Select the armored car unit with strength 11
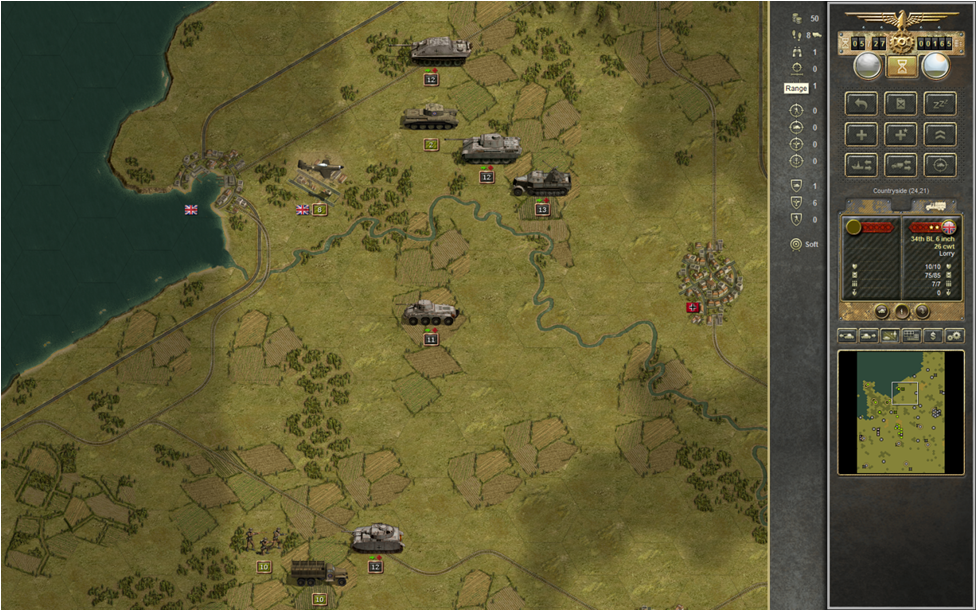The height and width of the screenshot is (611, 977). (x=431, y=313)
